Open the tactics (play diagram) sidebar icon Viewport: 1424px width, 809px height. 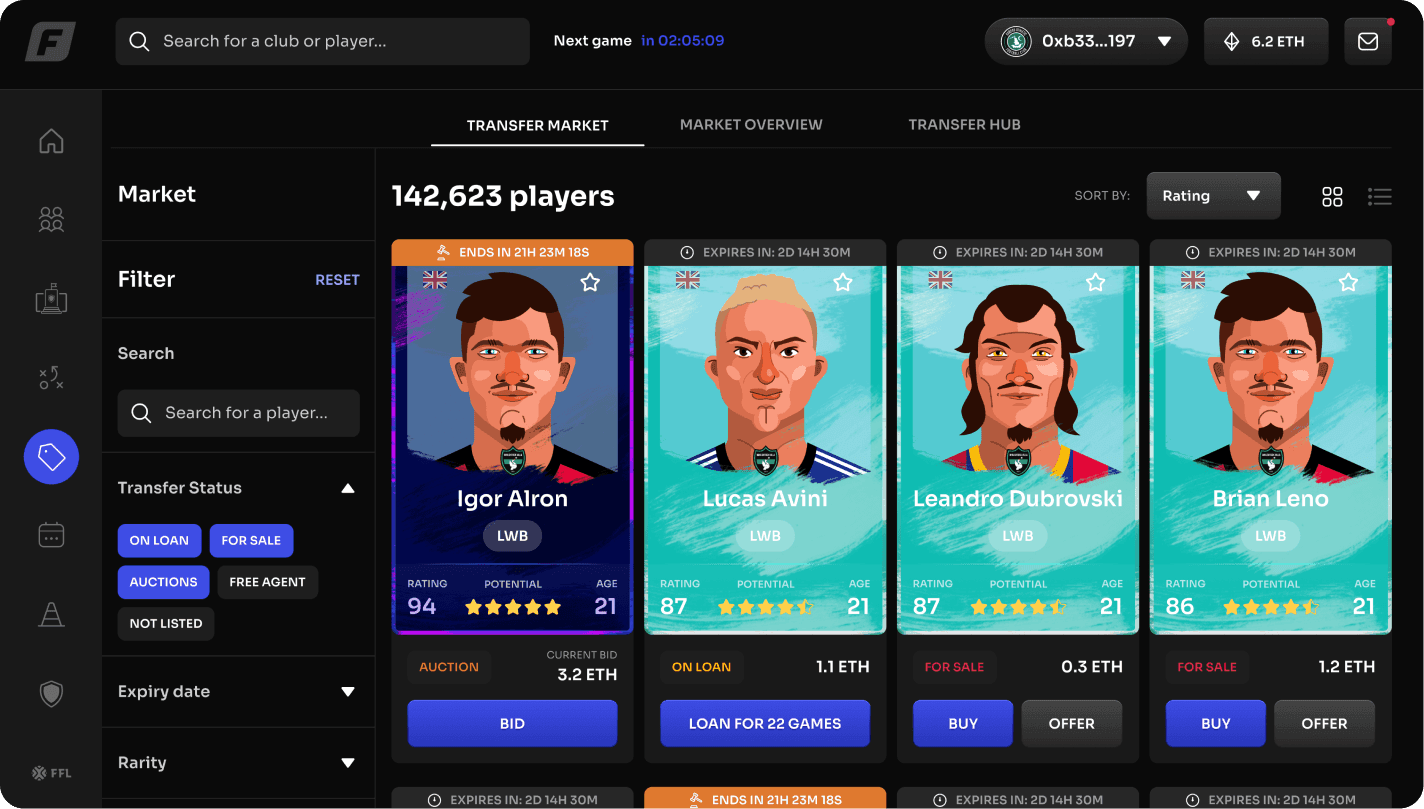click(50, 377)
